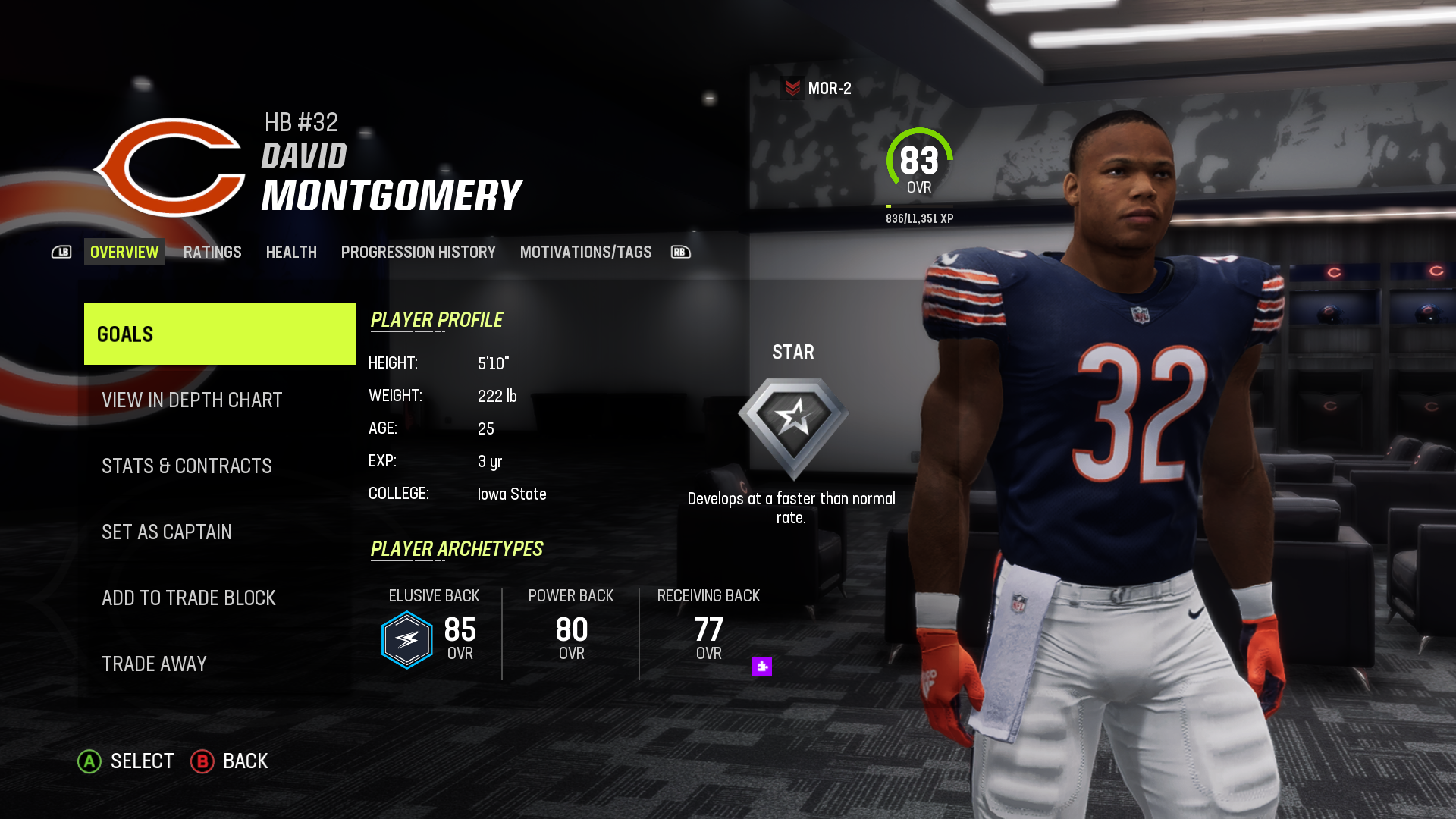
Task: Set David Montgomery as Captain
Action: click(167, 532)
